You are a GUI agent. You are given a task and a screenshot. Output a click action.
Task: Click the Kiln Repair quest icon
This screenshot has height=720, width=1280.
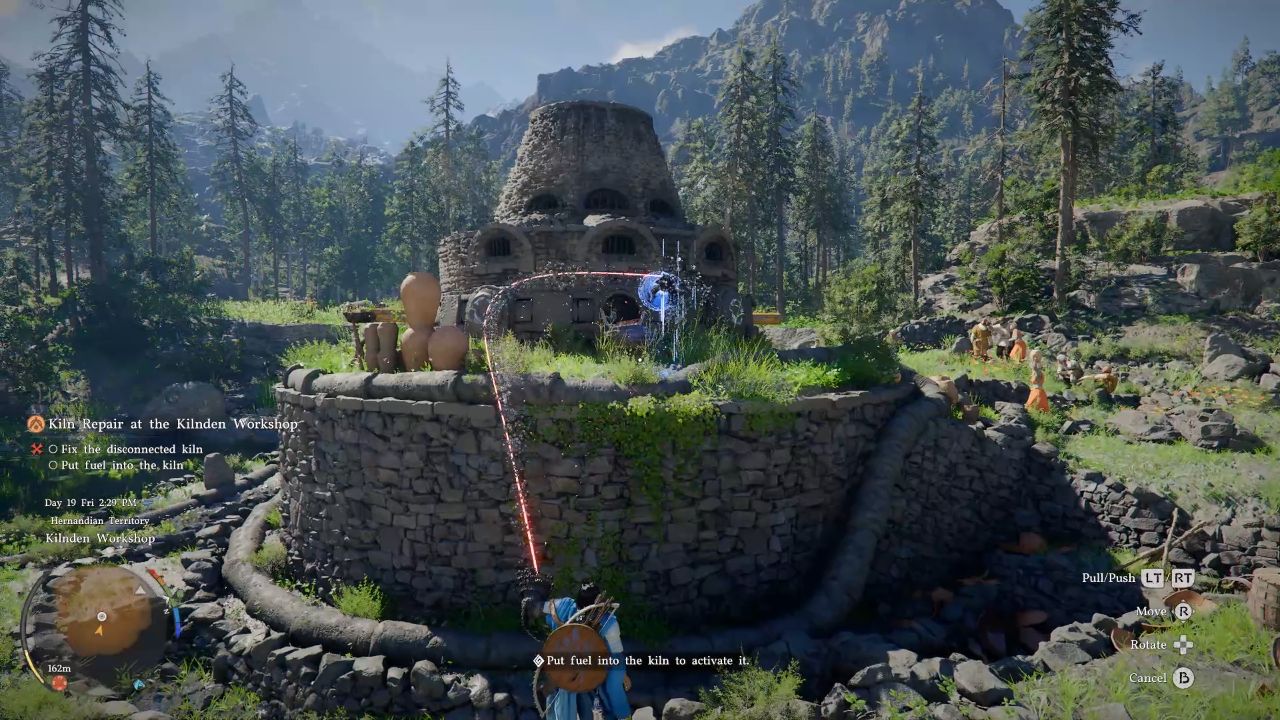(37, 423)
